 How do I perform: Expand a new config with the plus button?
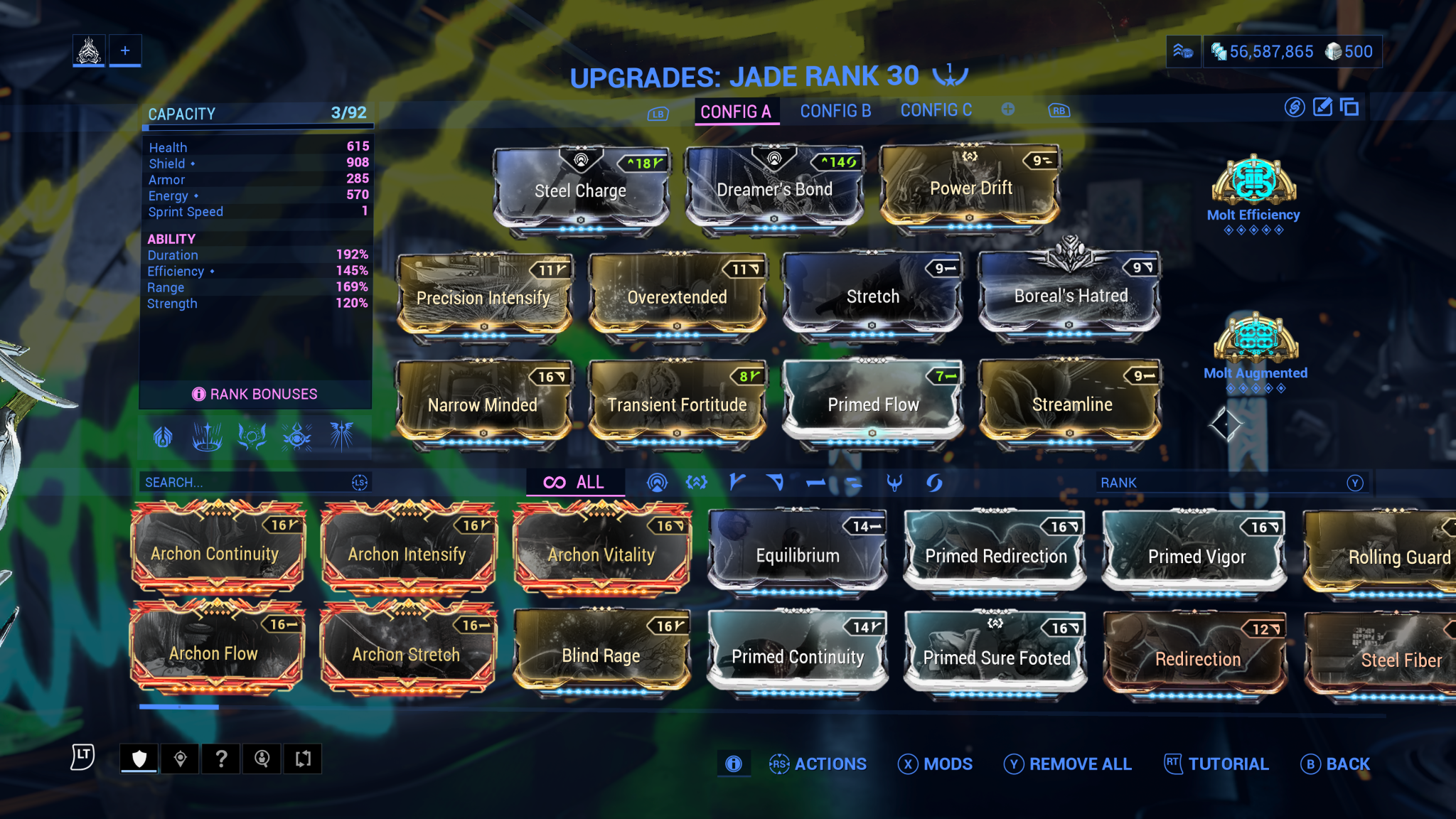coord(1007,109)
